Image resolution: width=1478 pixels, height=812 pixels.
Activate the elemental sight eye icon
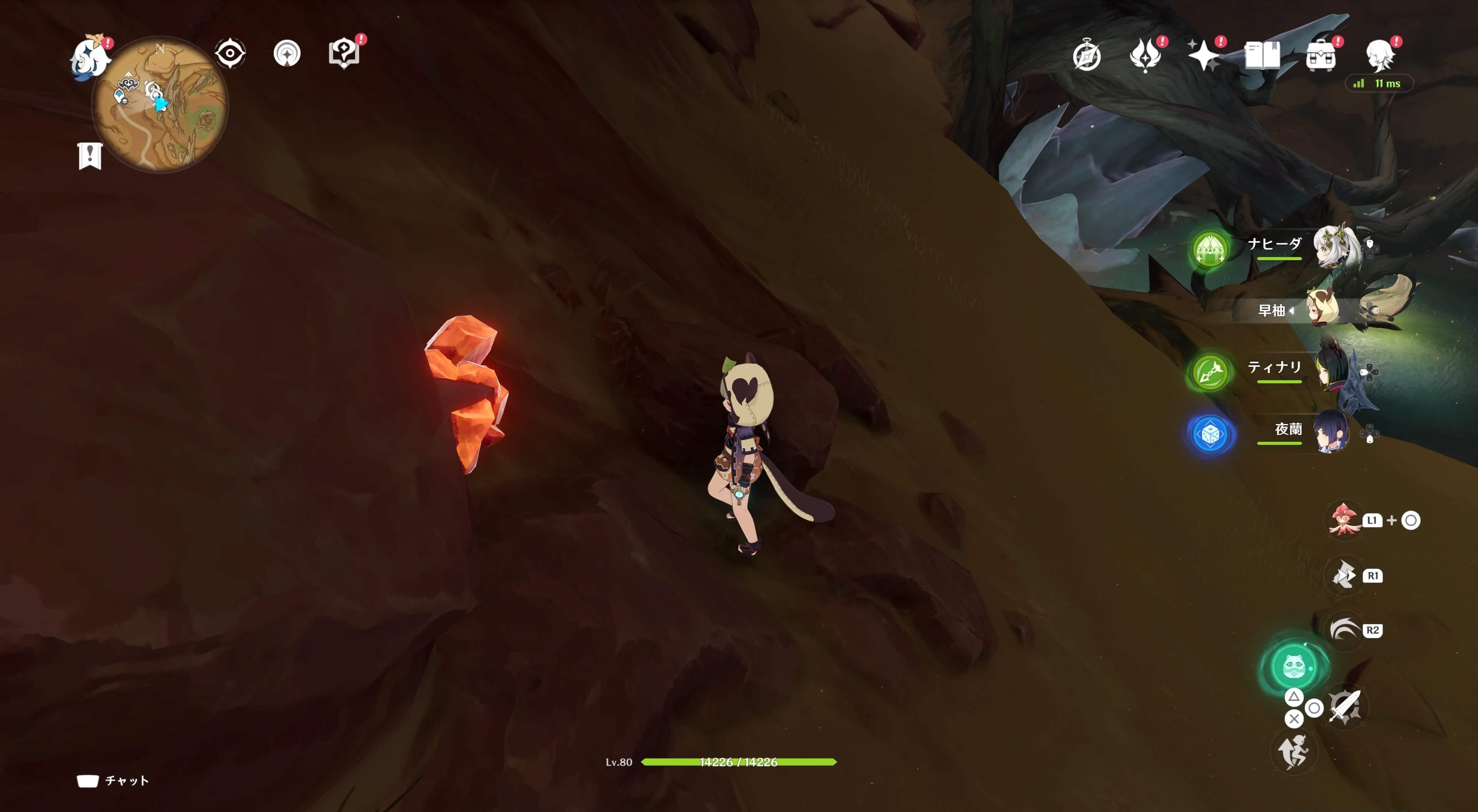pyautogui.click(x=230, y=53)
